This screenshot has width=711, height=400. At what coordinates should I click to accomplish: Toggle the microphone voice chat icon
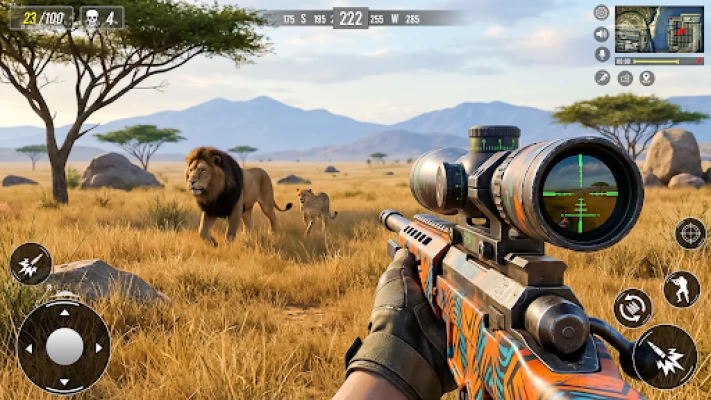coord(601,54)
